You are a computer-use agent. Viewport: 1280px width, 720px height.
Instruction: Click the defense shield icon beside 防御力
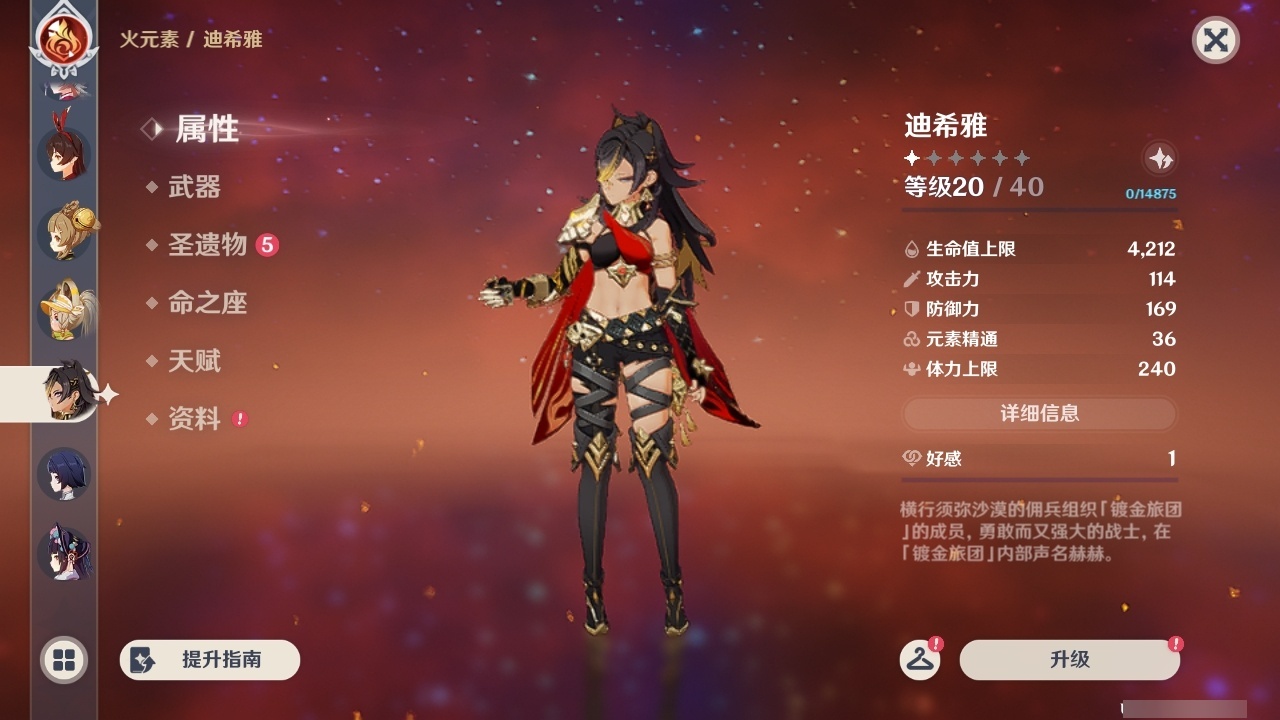tap(911, 309)
